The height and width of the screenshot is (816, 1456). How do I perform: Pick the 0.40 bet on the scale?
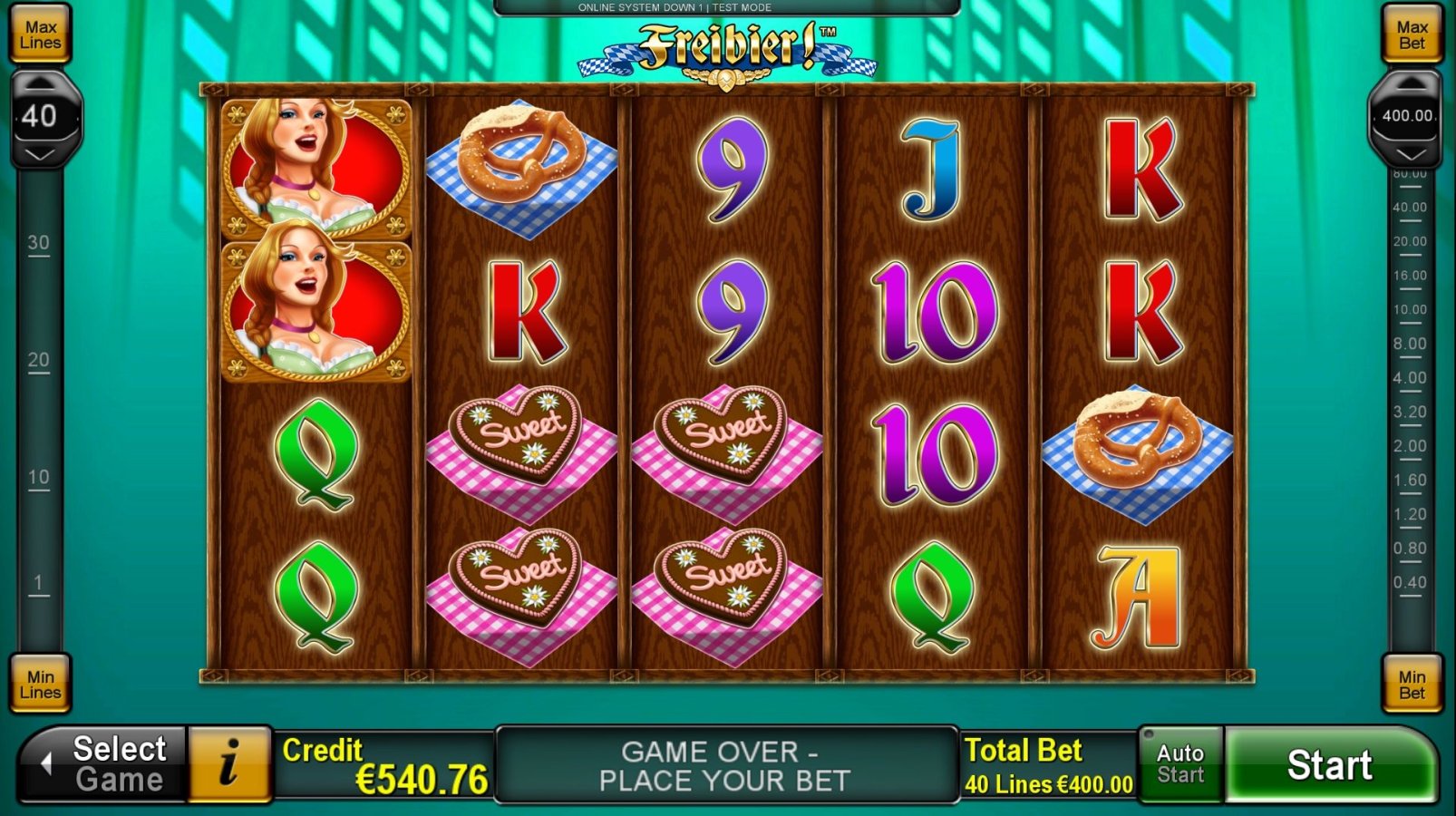(1410, 582)
